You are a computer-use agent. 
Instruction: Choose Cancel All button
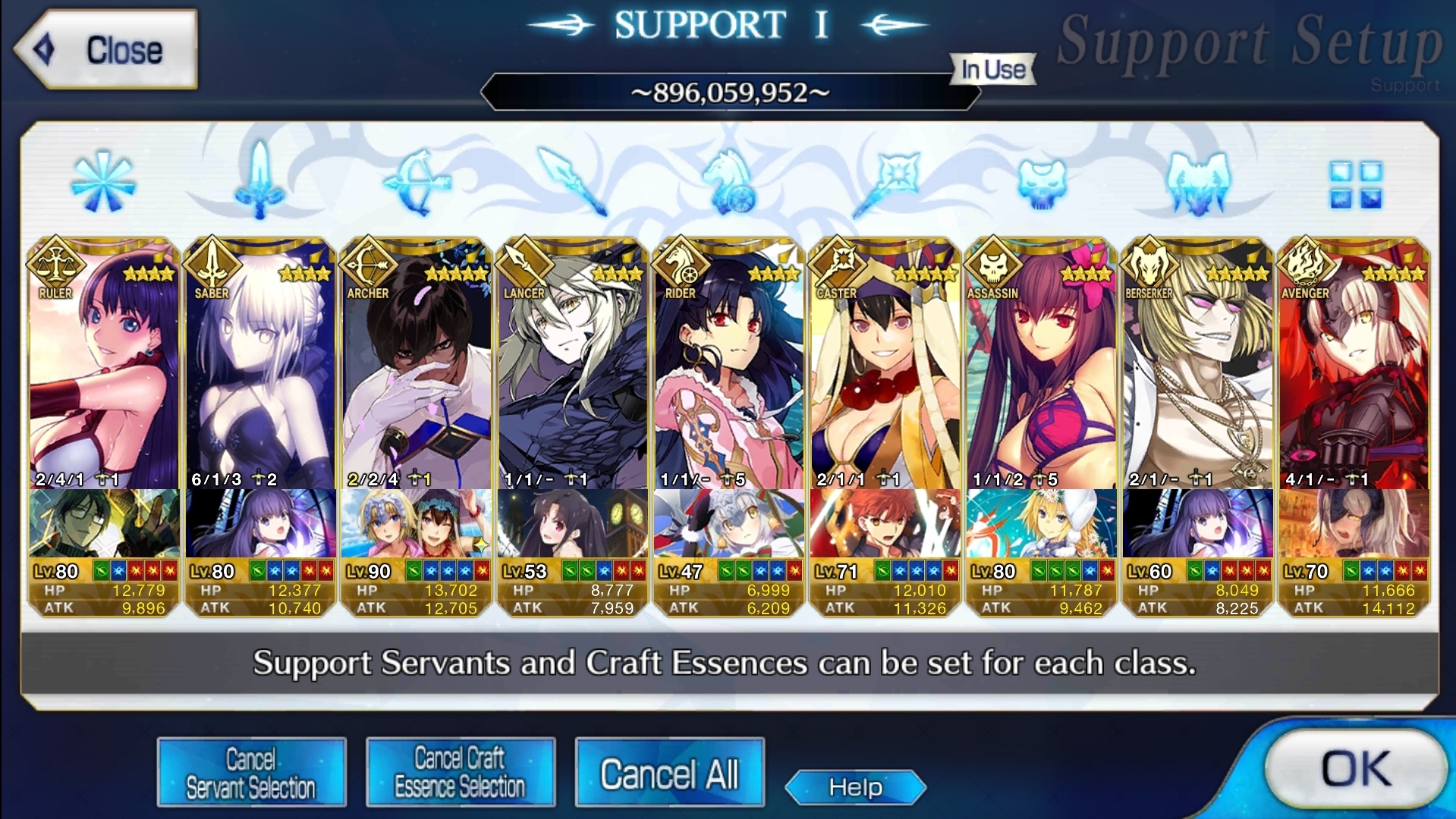(x=669, y=773)
